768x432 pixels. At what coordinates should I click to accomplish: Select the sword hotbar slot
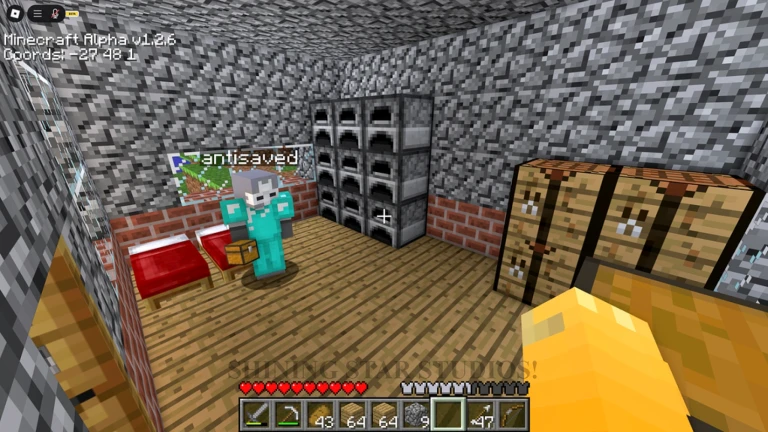coord(257,413)
